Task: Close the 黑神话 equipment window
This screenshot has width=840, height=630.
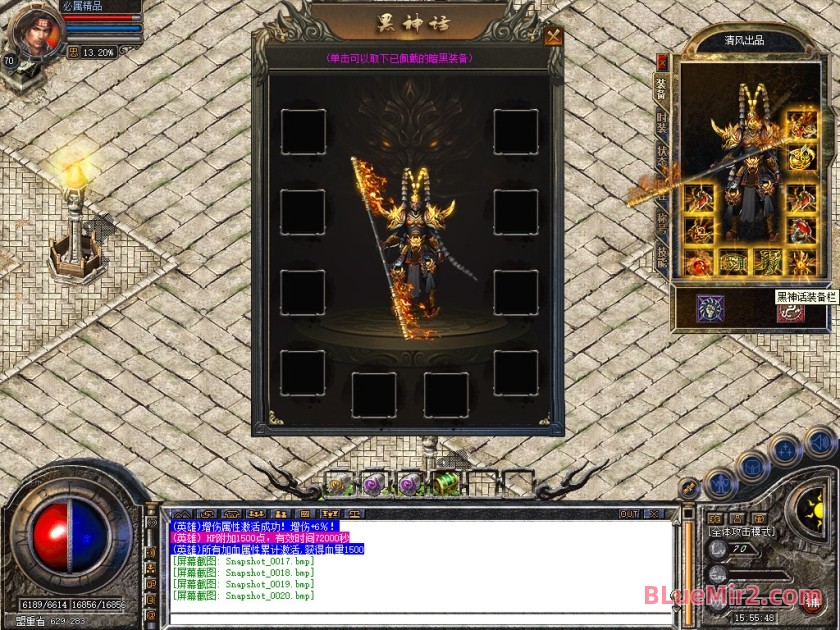Action: tap(553, 38)
